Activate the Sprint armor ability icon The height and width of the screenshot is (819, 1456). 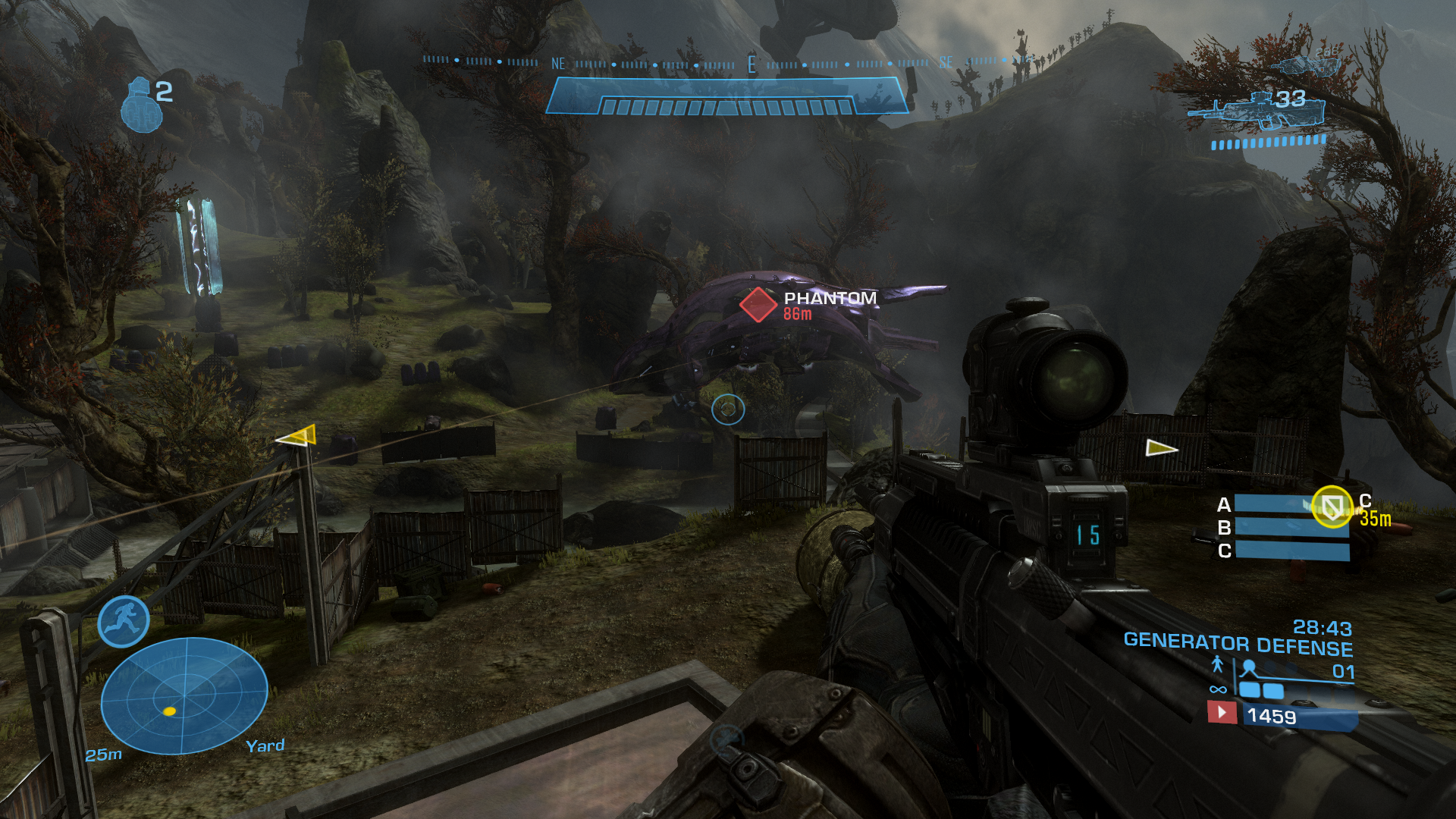click(x=124, y=622)
